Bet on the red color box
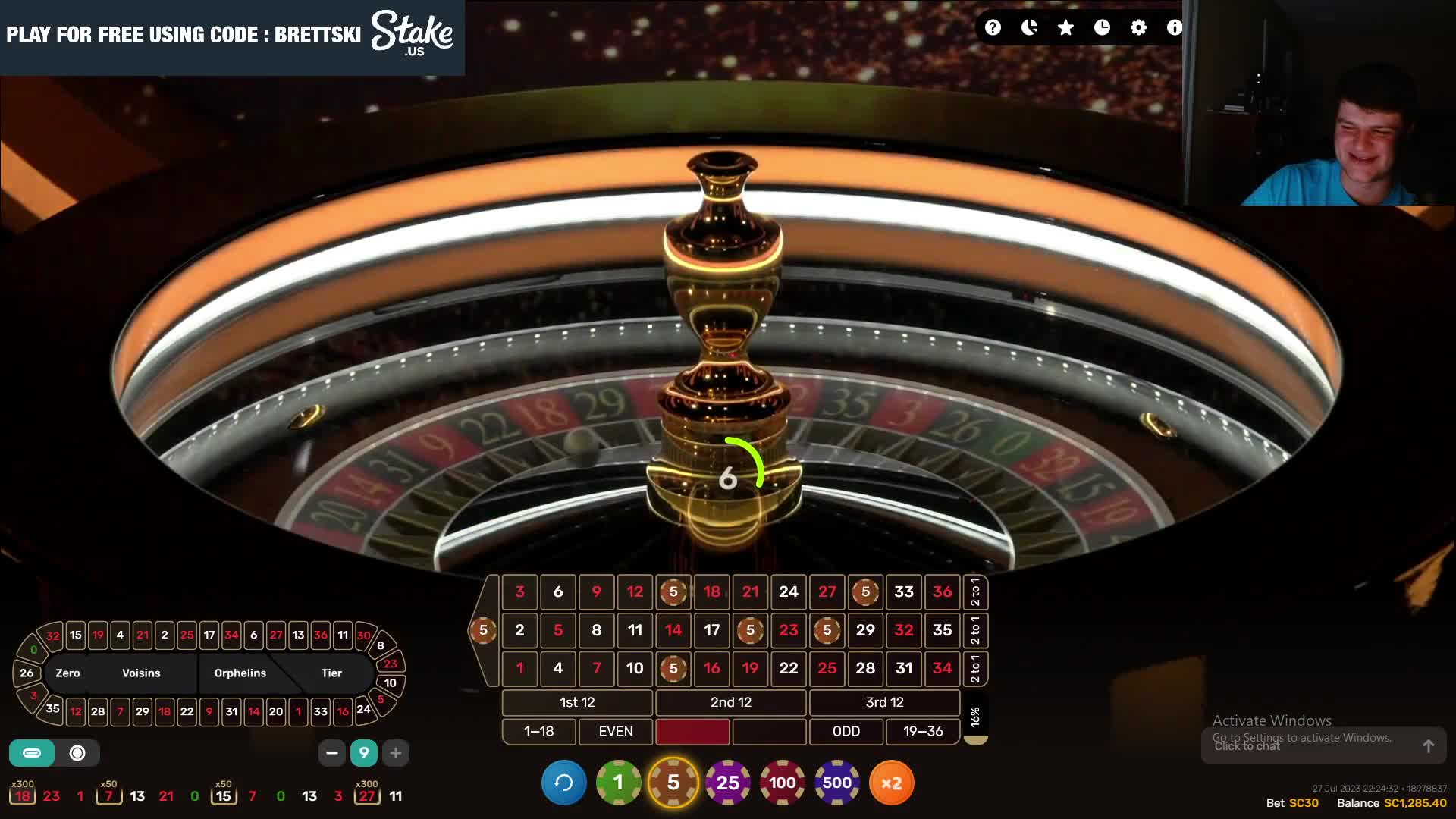The height and width of the screenshot is (819, 1456). tap(692, 731)
